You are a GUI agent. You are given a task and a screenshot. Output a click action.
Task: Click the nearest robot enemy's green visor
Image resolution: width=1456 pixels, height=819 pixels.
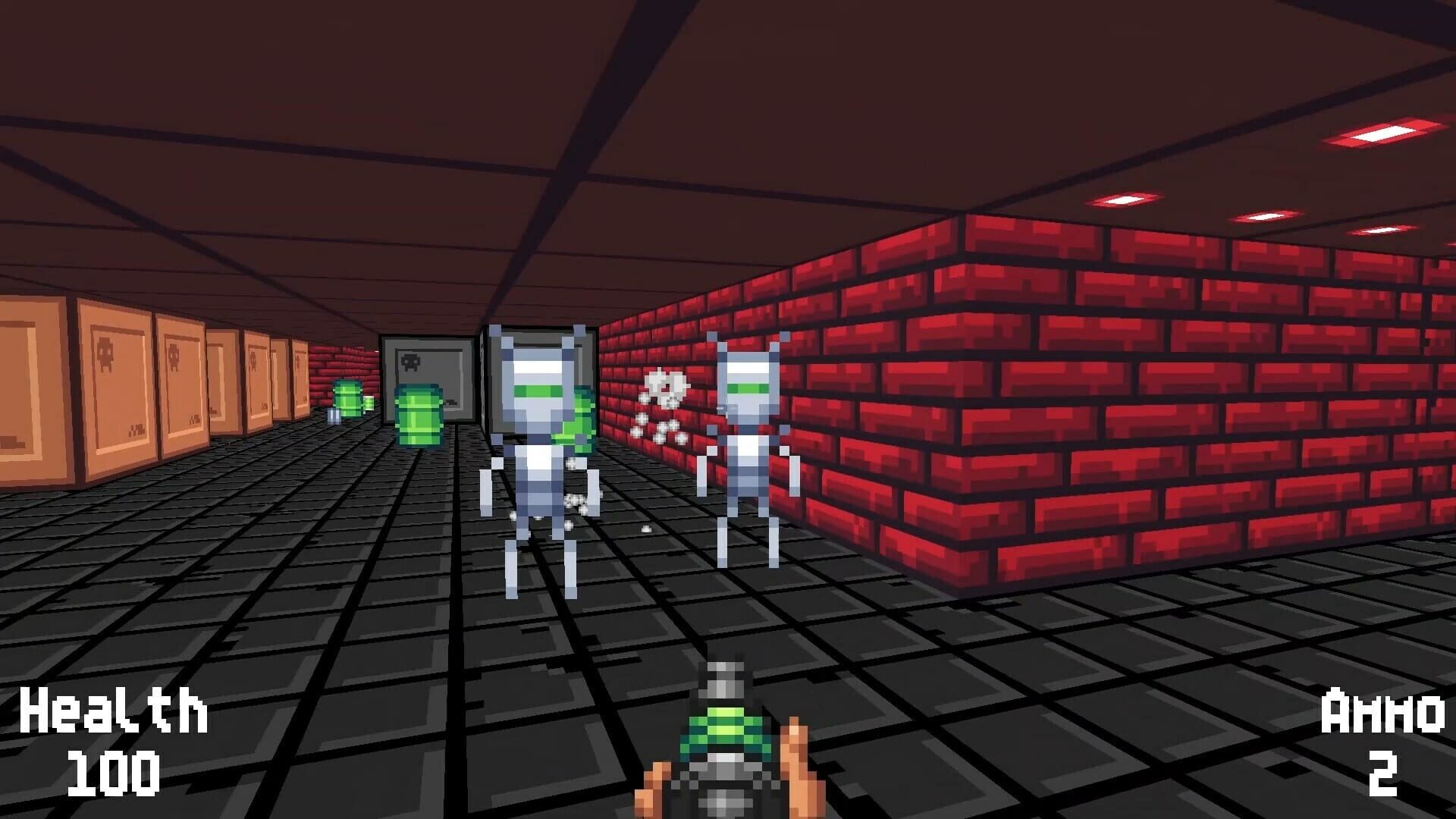538,391
